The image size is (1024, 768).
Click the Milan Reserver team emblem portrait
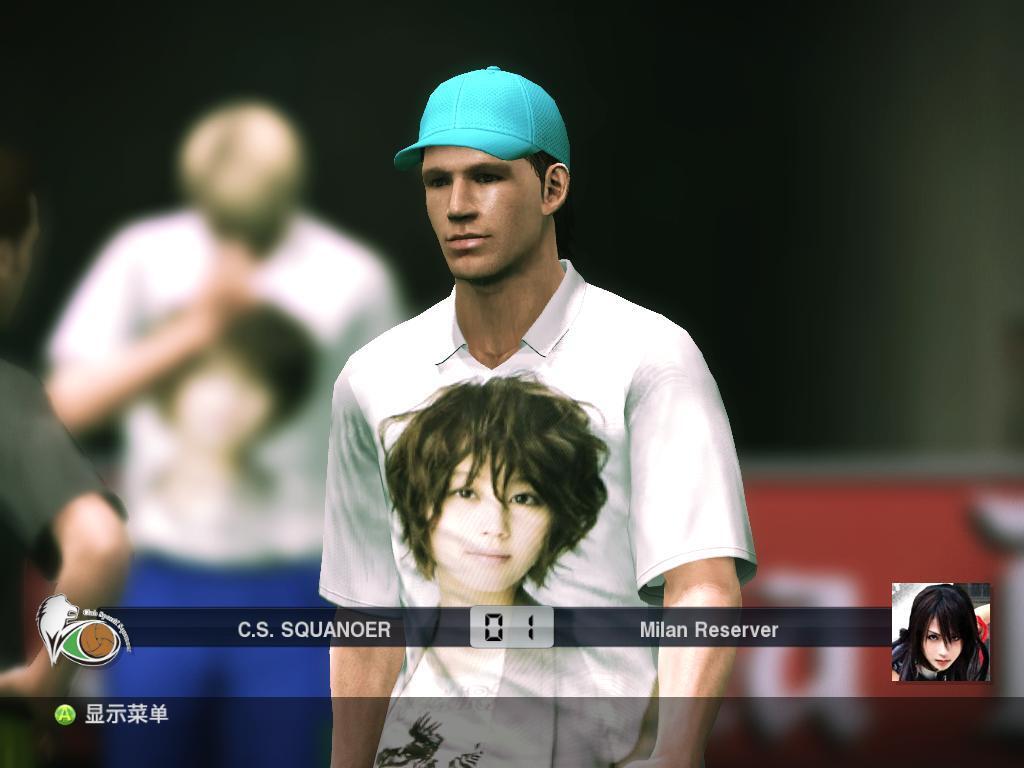pyautogui.click(x=940, y=632)
